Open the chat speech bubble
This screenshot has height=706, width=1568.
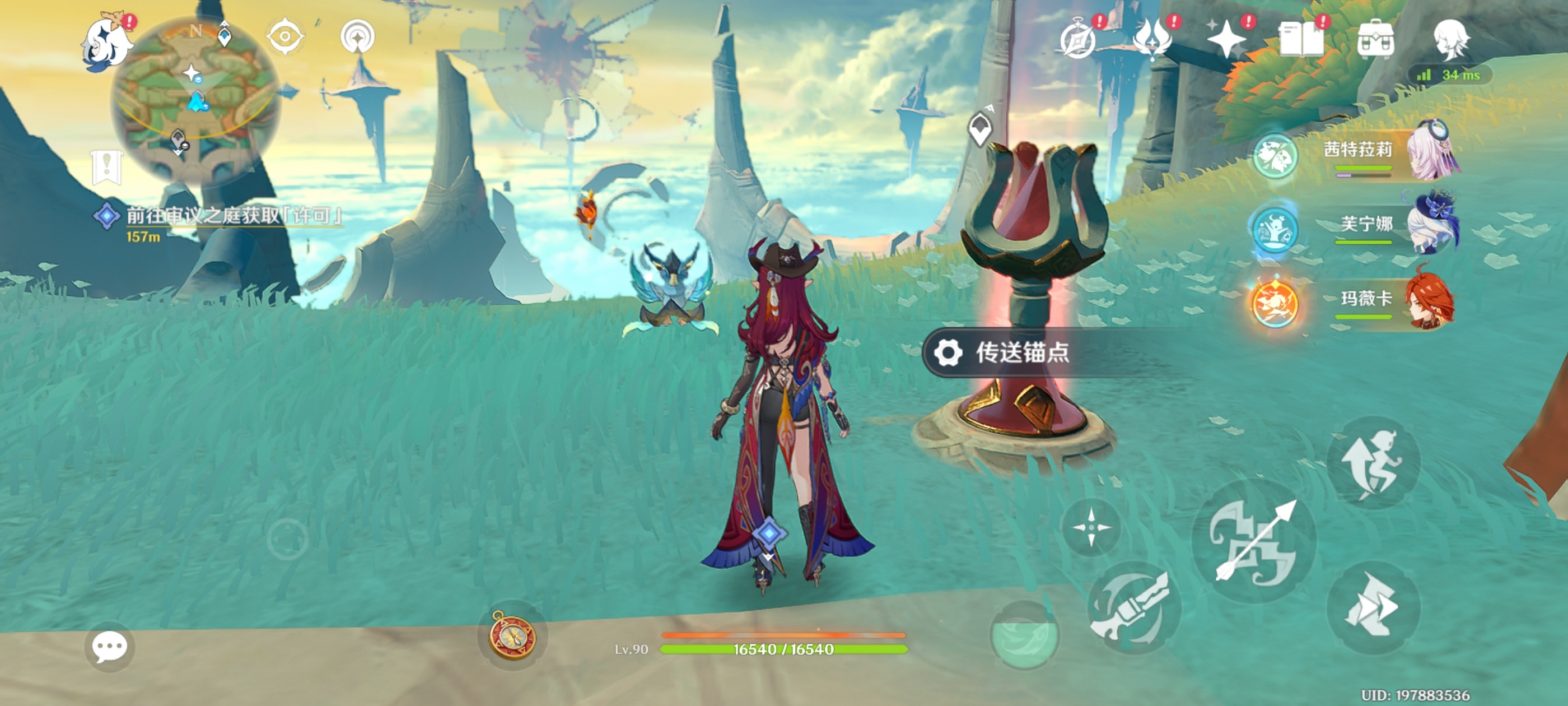[x=110, y=647]
